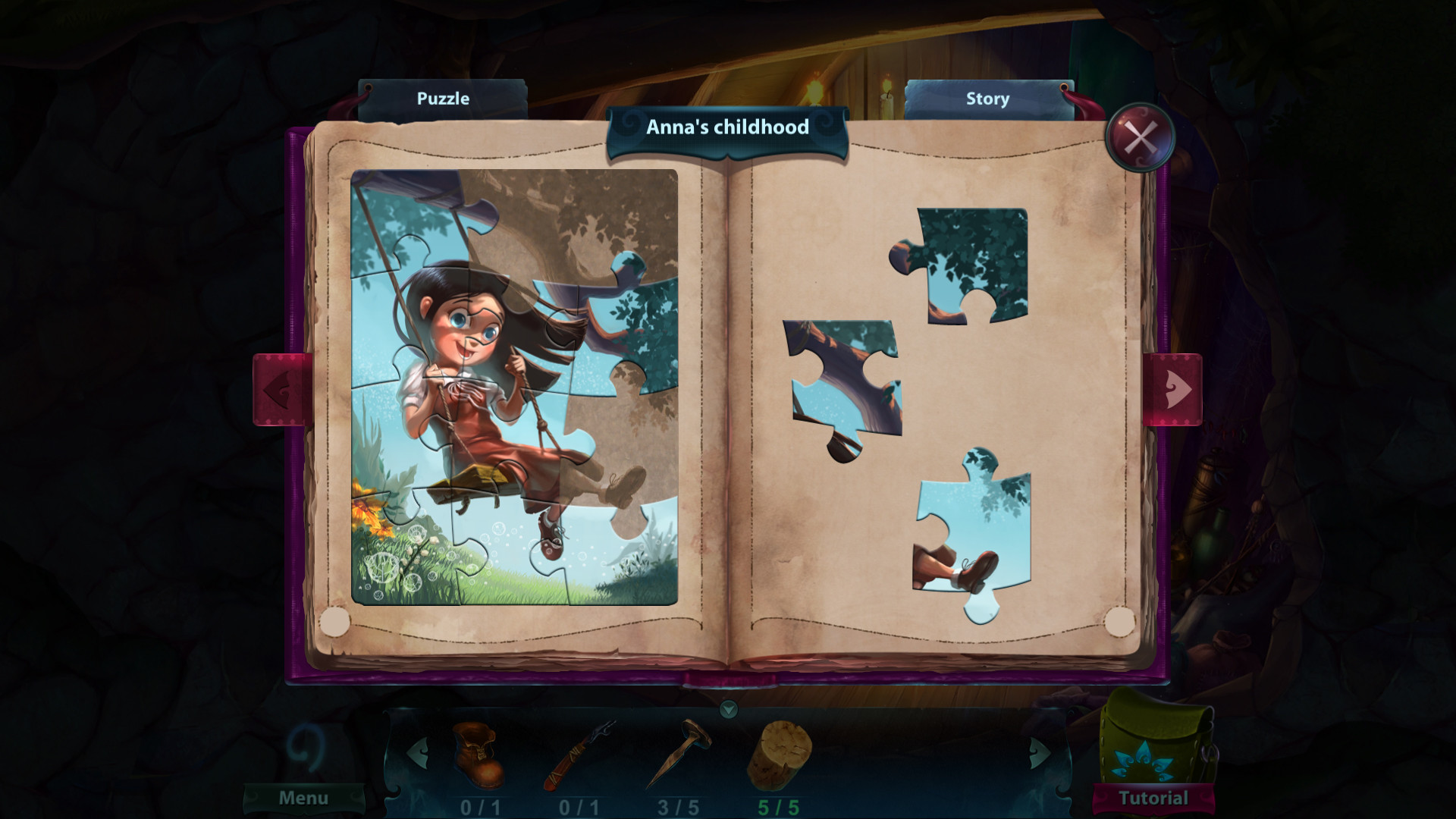Open the Menu
Screen dimensions: 1456x819
pos(303,798)
